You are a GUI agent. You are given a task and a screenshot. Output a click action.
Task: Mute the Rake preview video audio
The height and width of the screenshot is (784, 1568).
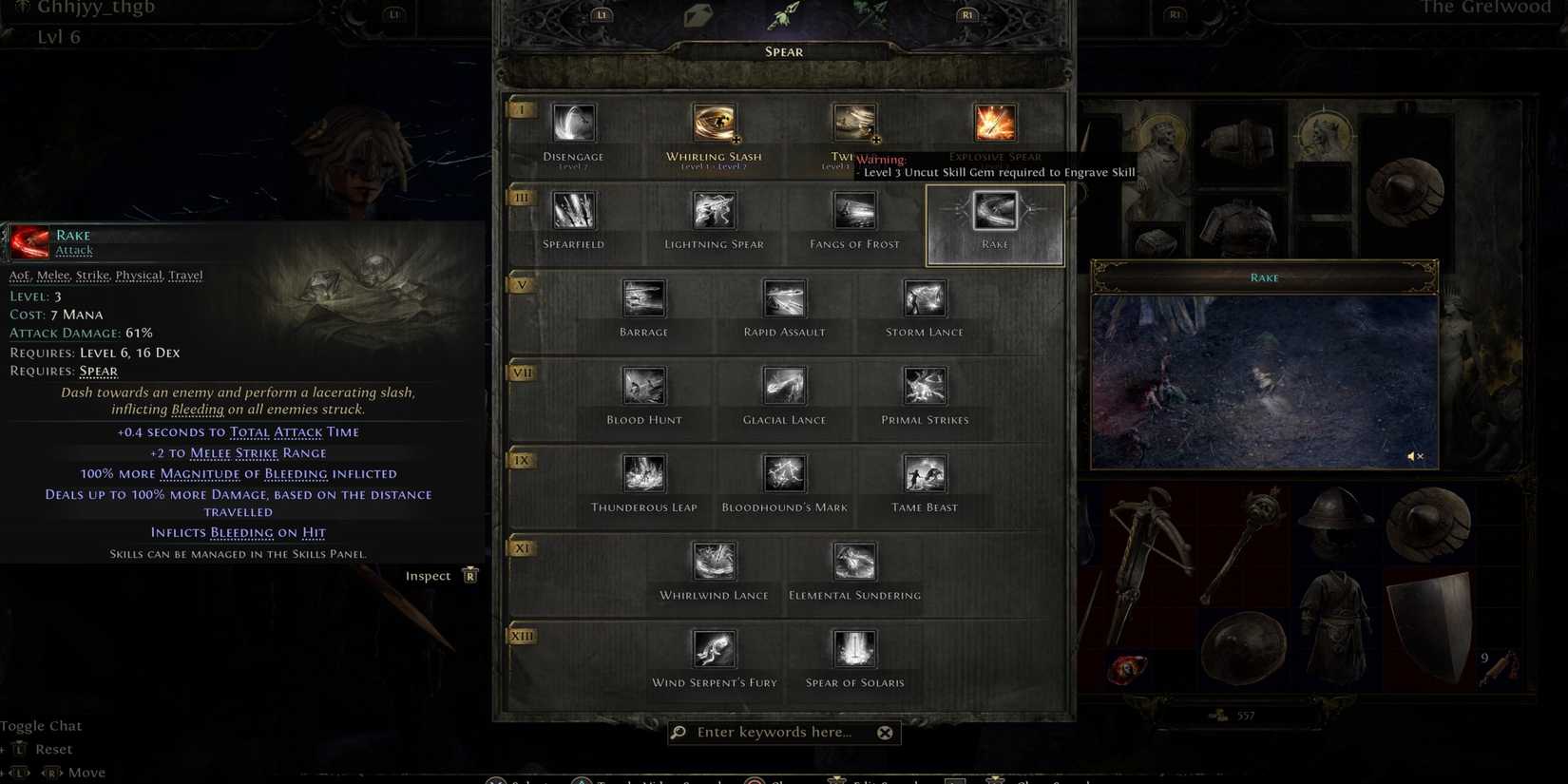[x=1415, y=456]
